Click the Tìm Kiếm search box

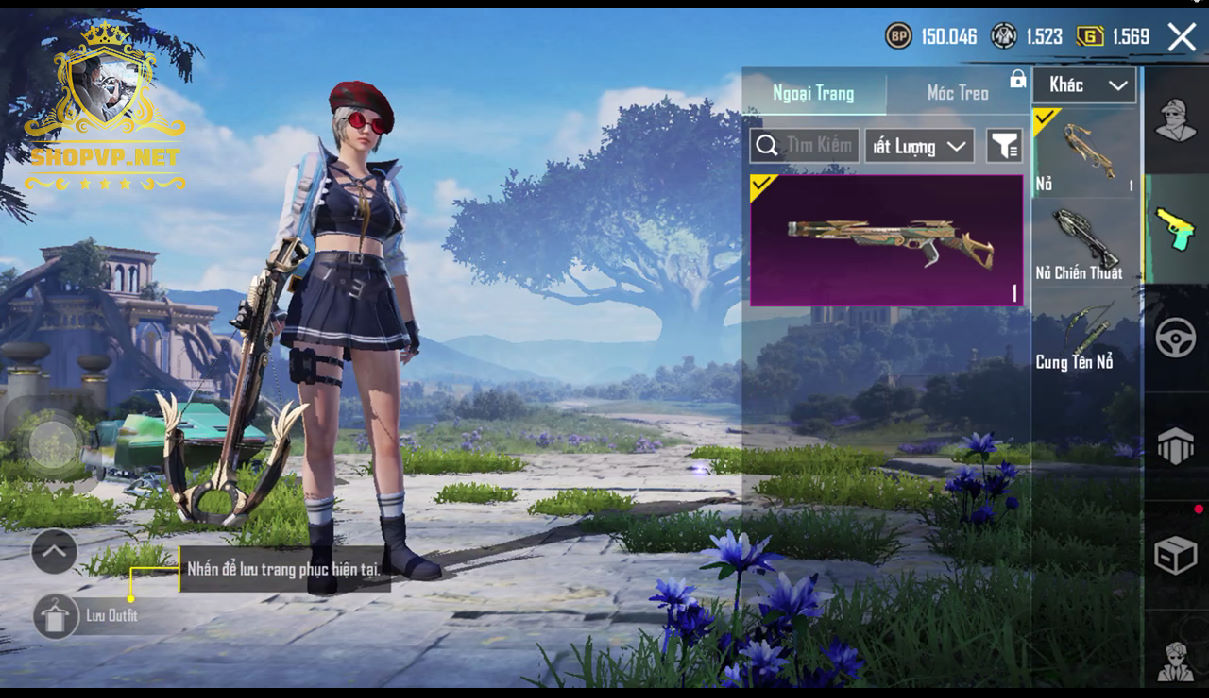pos(805,146)
